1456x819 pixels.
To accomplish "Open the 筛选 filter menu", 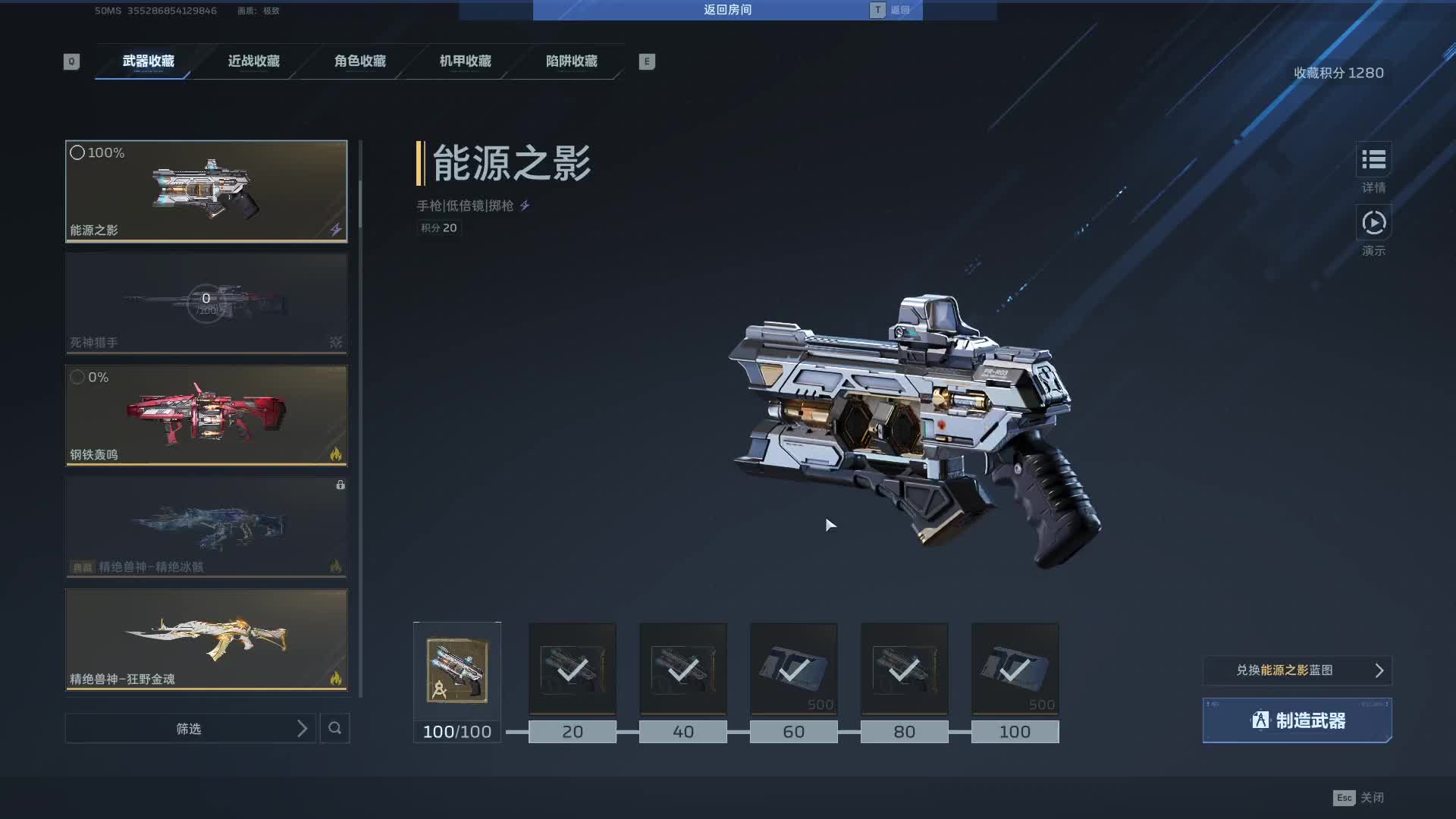I will click(x=190, y=729).
